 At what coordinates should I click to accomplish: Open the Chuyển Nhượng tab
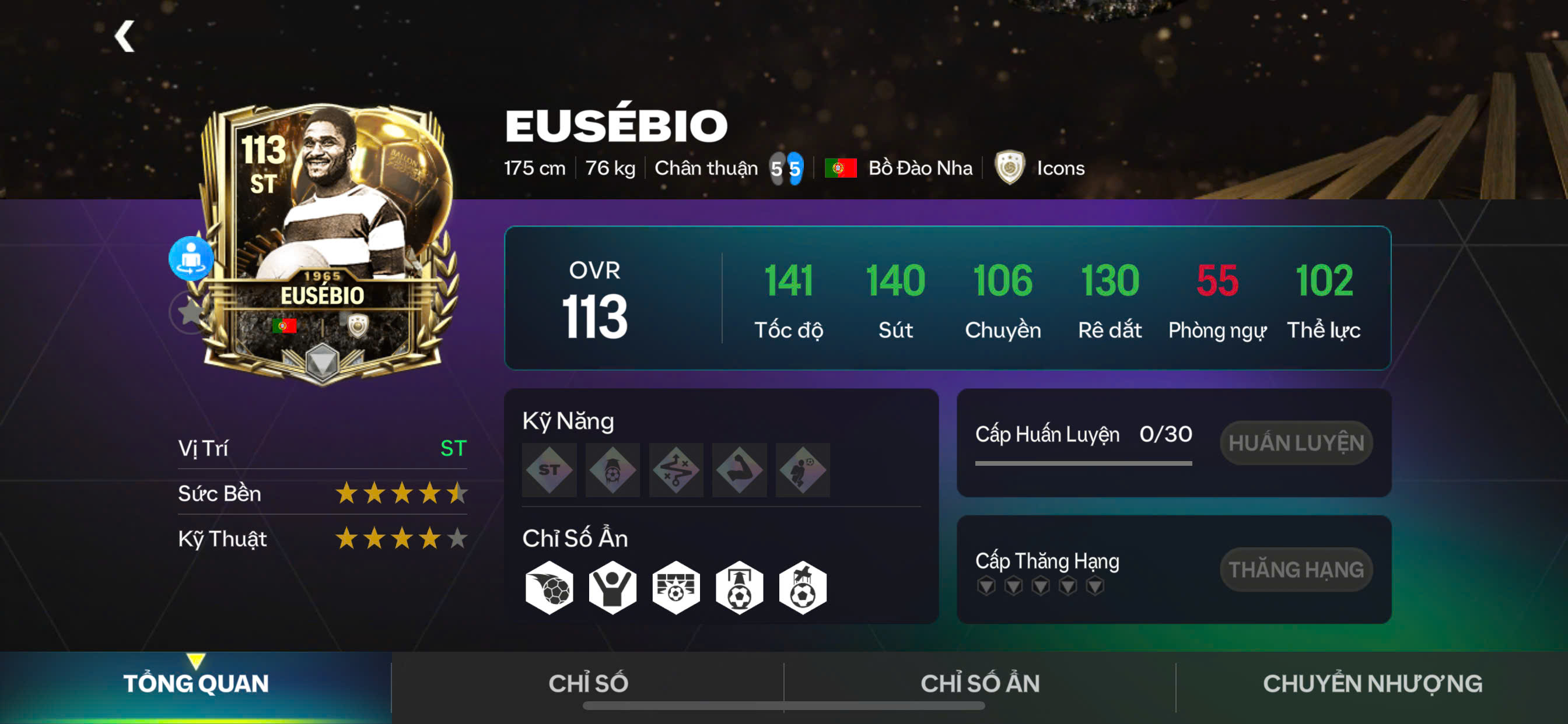coord(1372,684)
